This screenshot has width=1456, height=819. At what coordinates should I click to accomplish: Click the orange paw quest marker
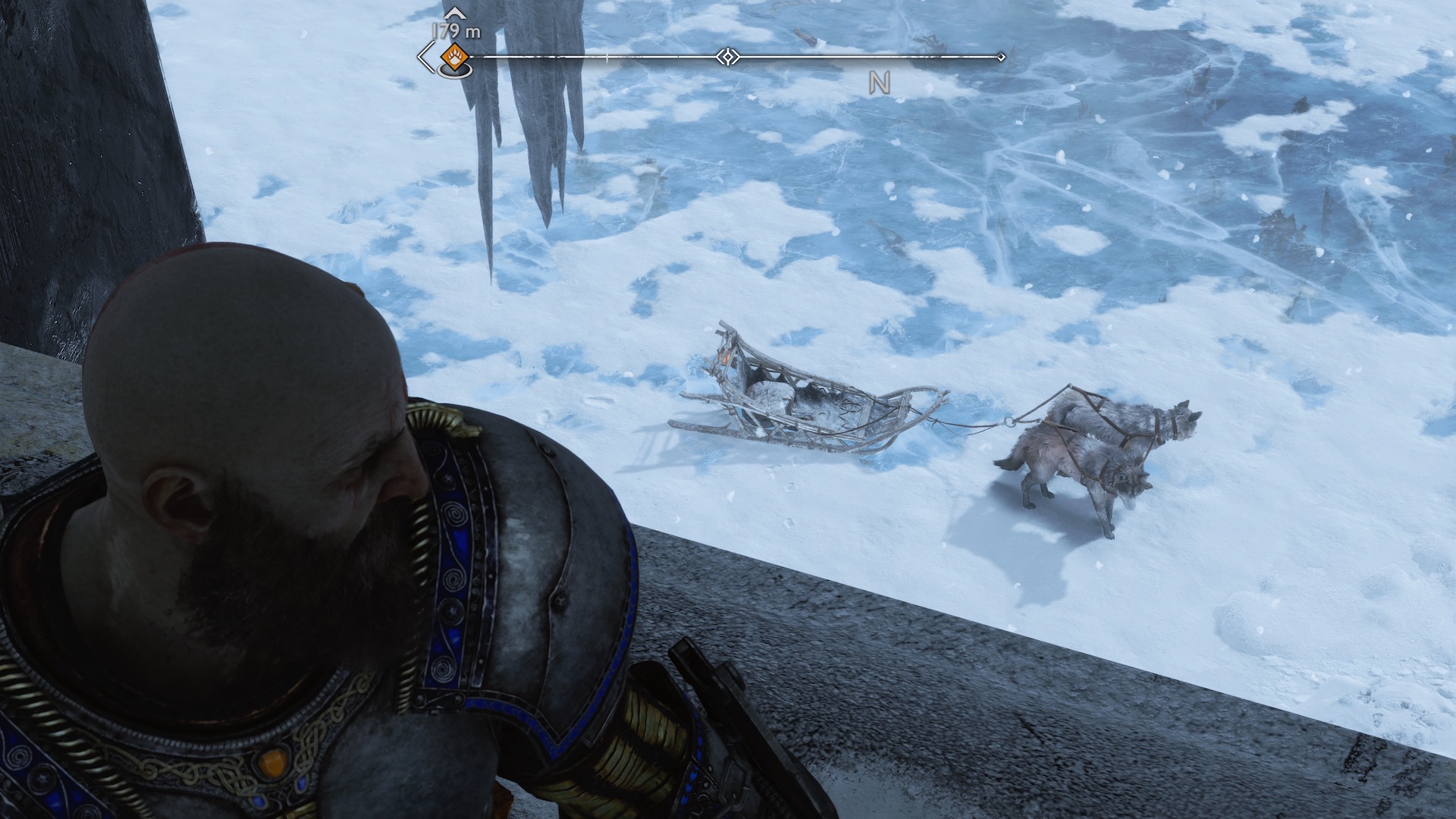[453, 56]
